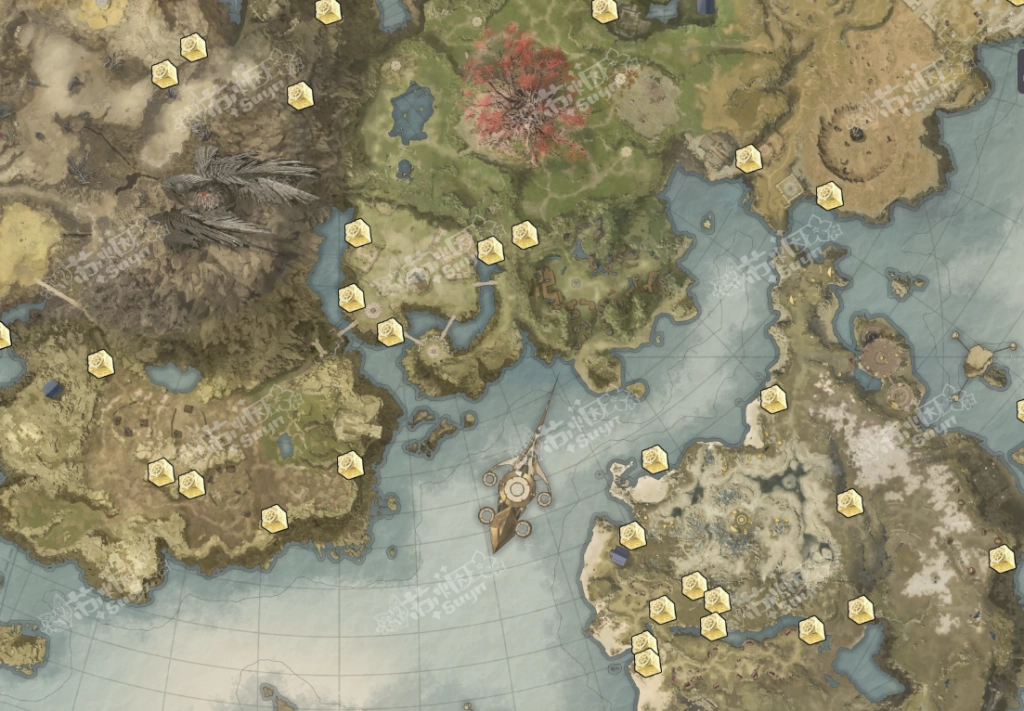
Task: Click the yellow marker beside the large crater
Action: point(829,196)
